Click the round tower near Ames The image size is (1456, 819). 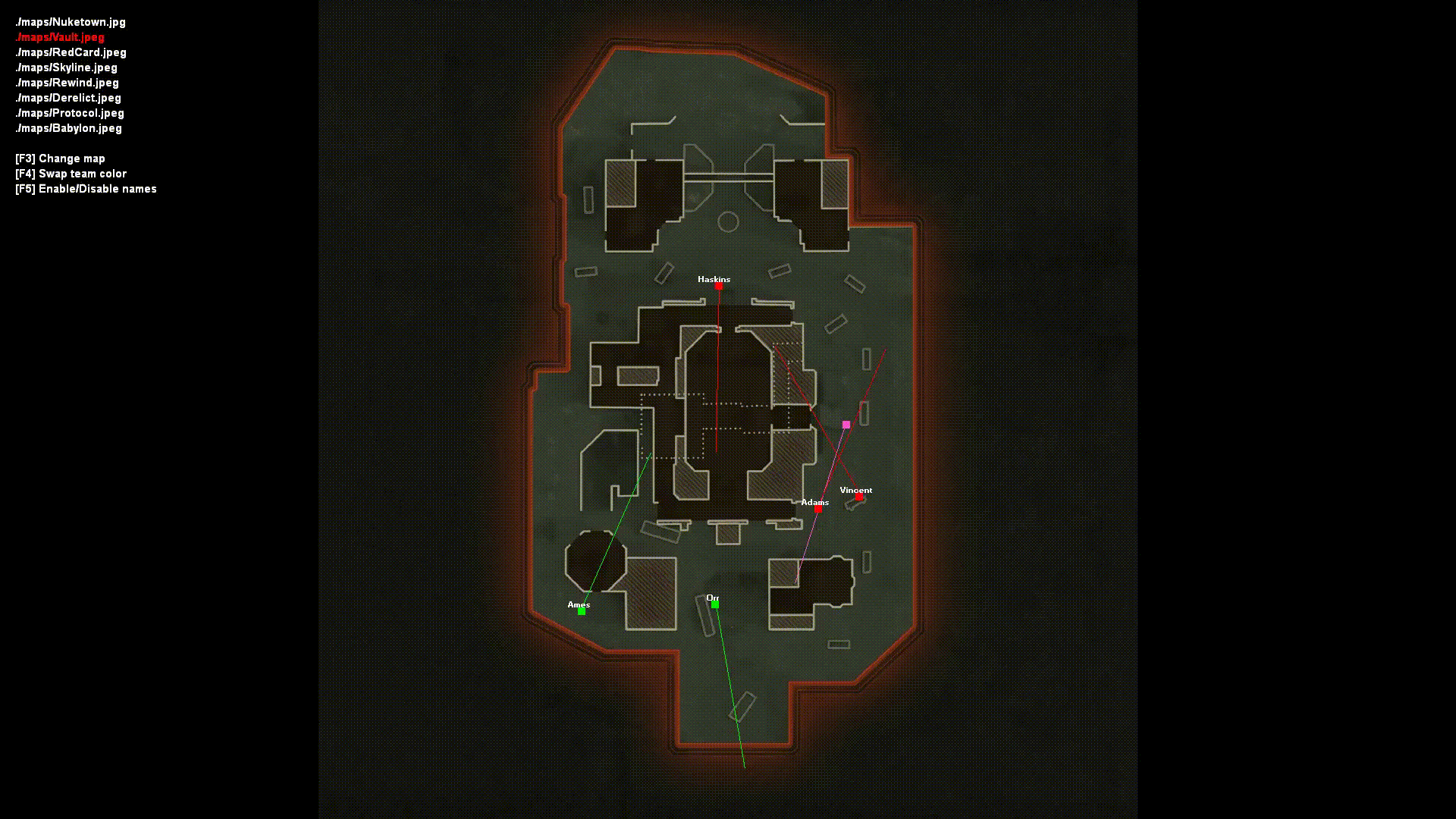595,561
